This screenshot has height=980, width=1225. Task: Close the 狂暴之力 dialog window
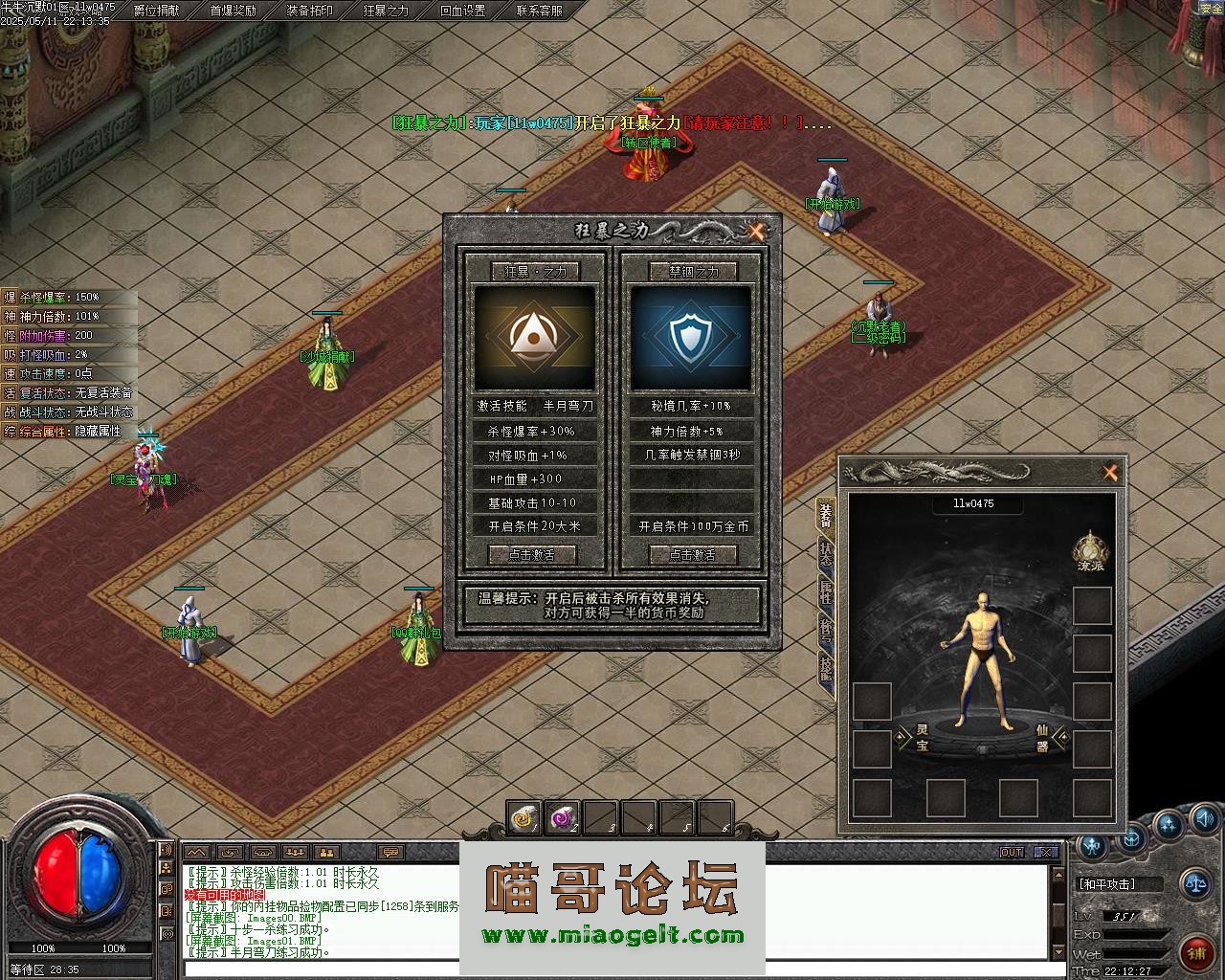point(757,231)
